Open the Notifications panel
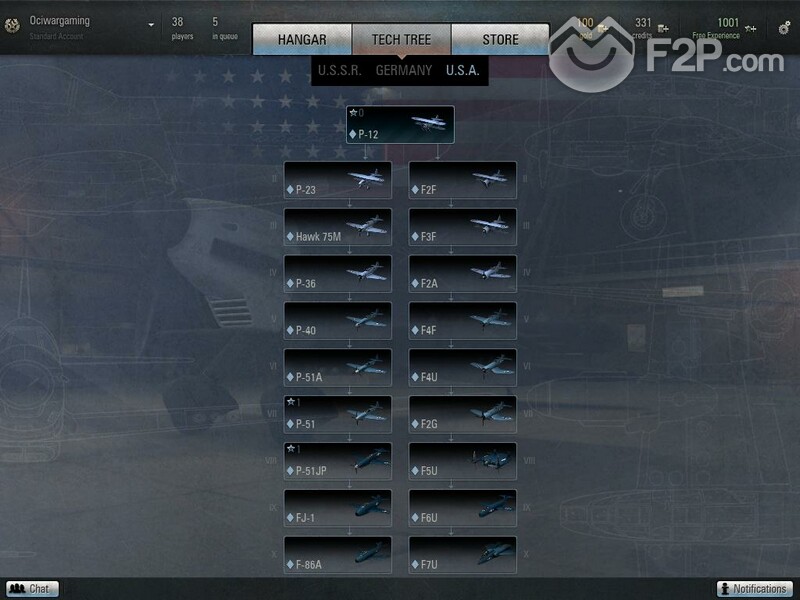The width and height of the screenshot is (800, 600). pyautogui.click(x=755, y=589)
